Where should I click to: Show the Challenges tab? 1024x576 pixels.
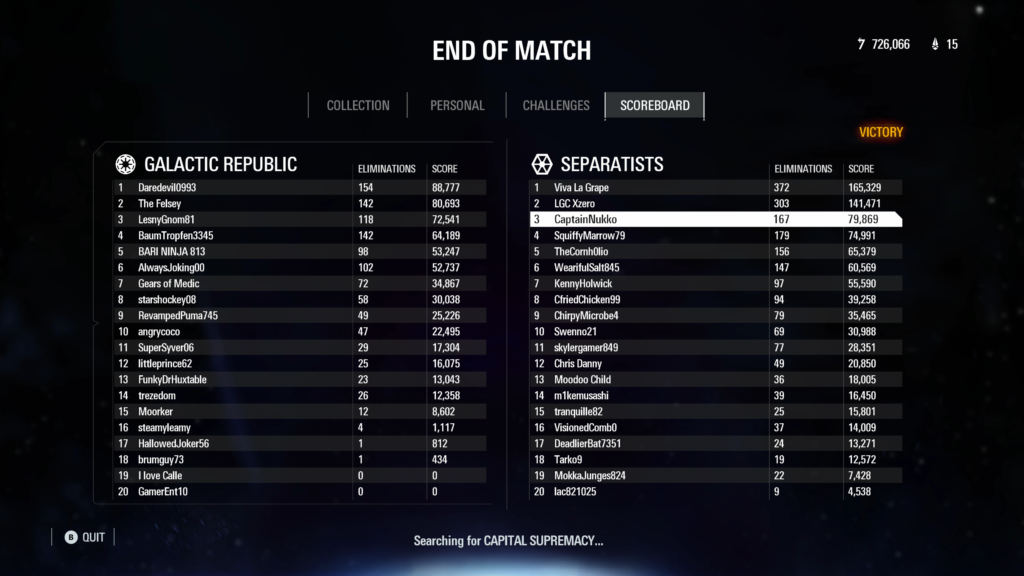pyautogui.click(x=556, y=105)
